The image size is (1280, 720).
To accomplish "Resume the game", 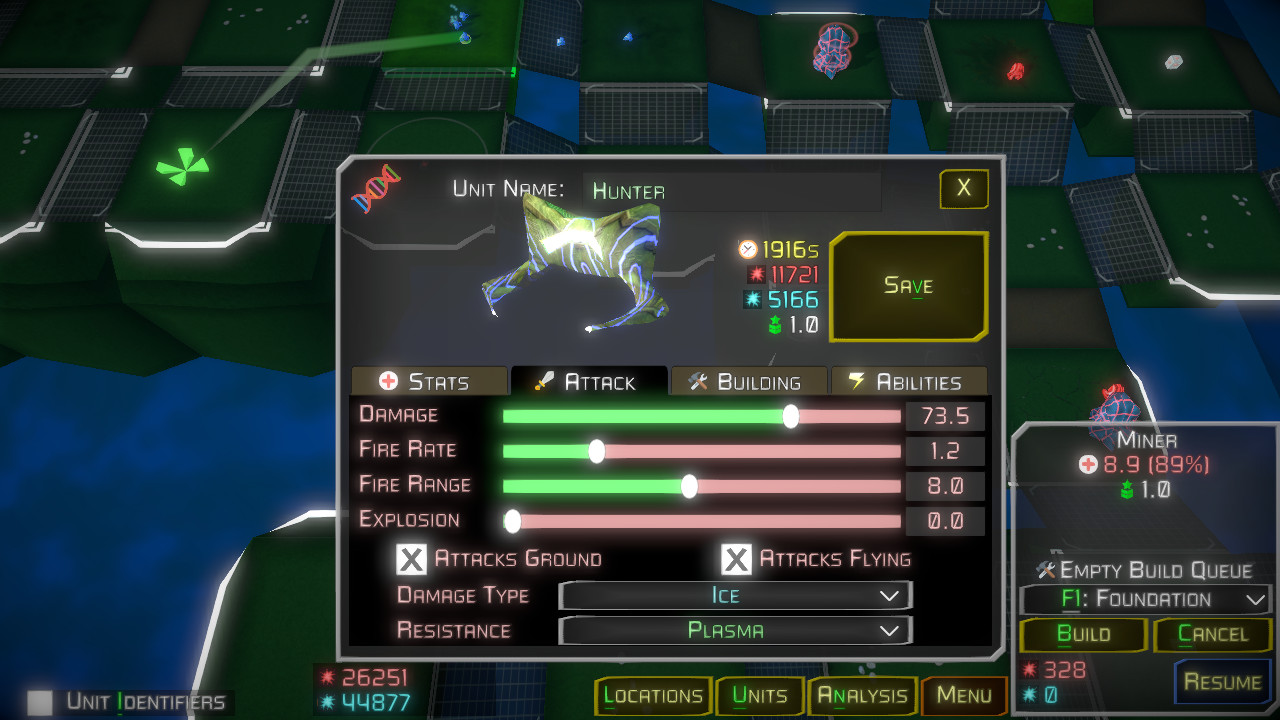I will 1222,682.
